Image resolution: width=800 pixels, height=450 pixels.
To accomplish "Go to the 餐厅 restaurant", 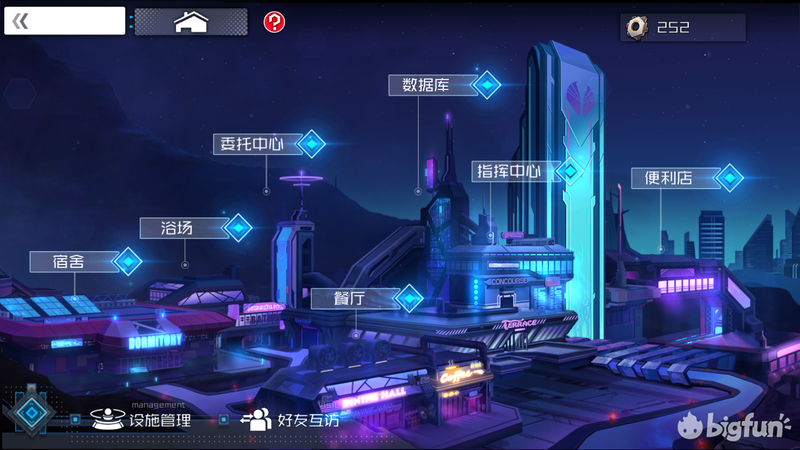I will click(x=366, y=298).
